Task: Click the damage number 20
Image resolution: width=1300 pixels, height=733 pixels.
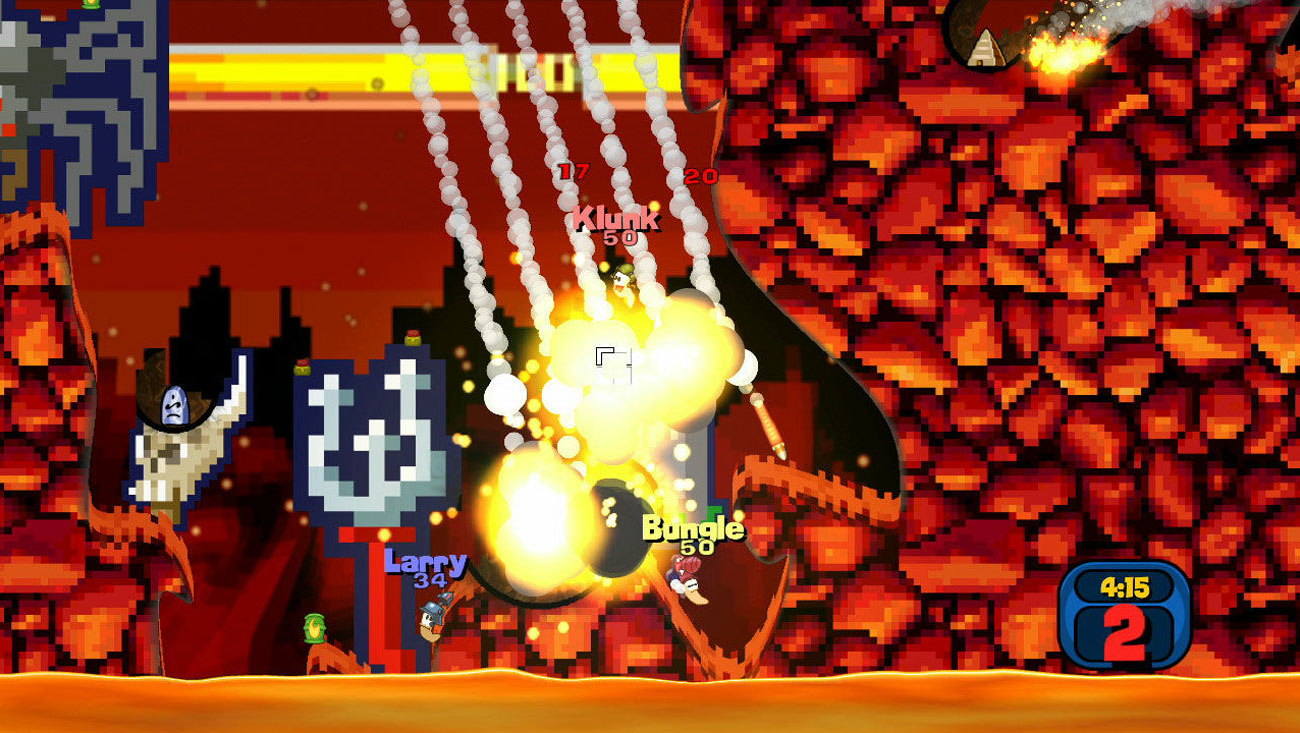Action: coord(700,175)
